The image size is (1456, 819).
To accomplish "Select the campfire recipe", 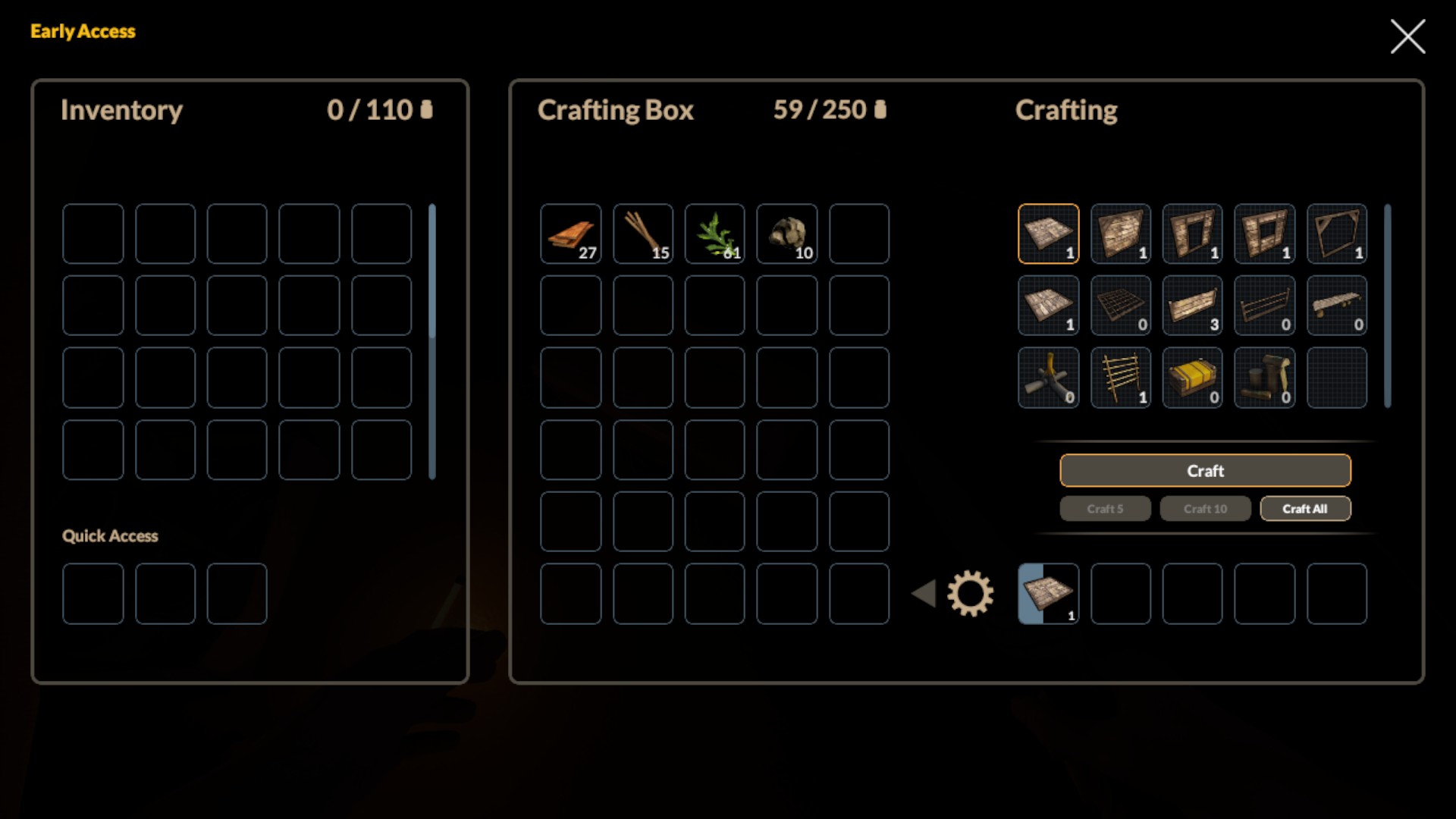I will (1049, 378).
